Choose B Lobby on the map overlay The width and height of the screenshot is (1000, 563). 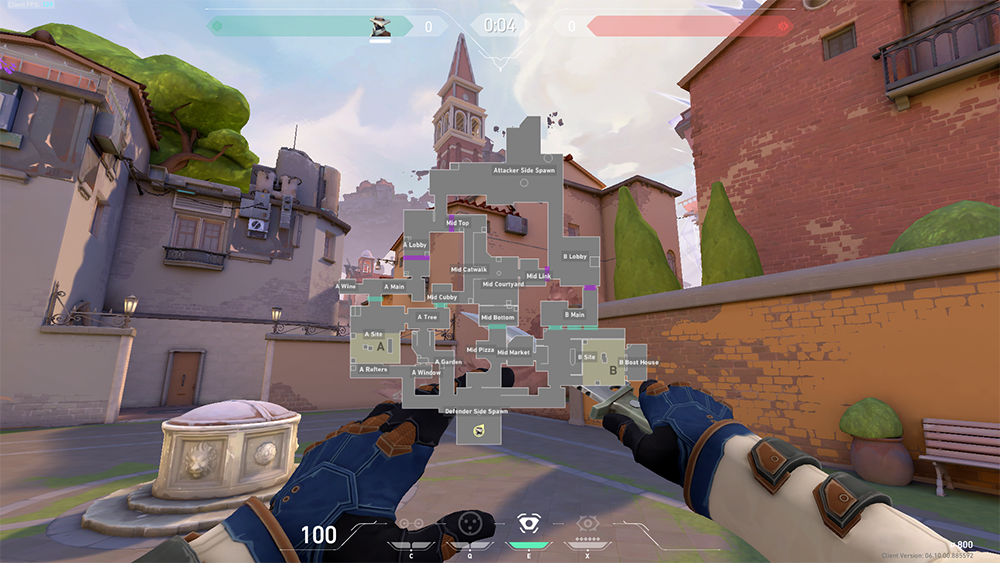point(575,257)
